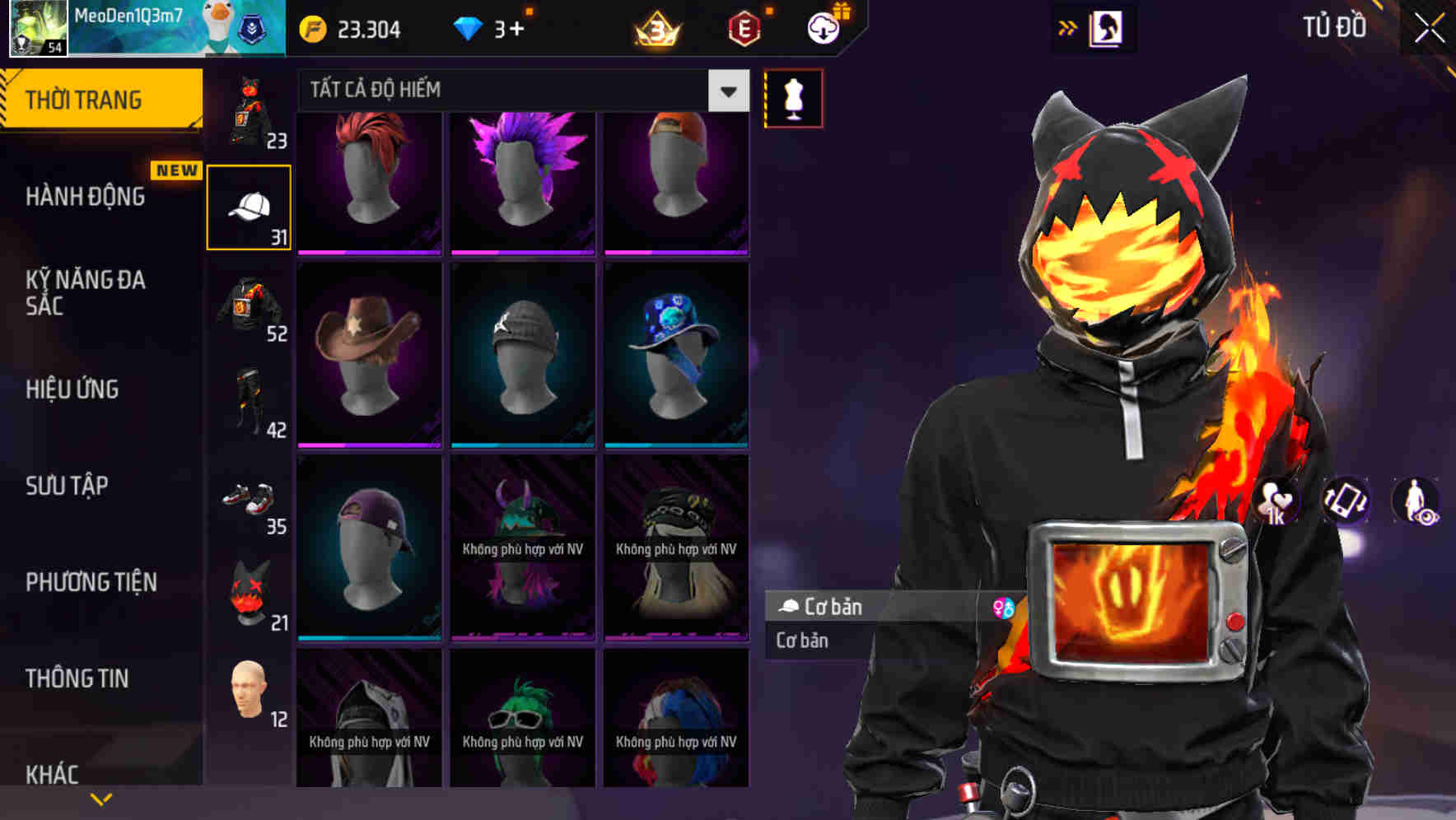Viewport: 1456px width, 820px height.
Task: Select the pants category showing 42 items
Action: tap(250, 403)
